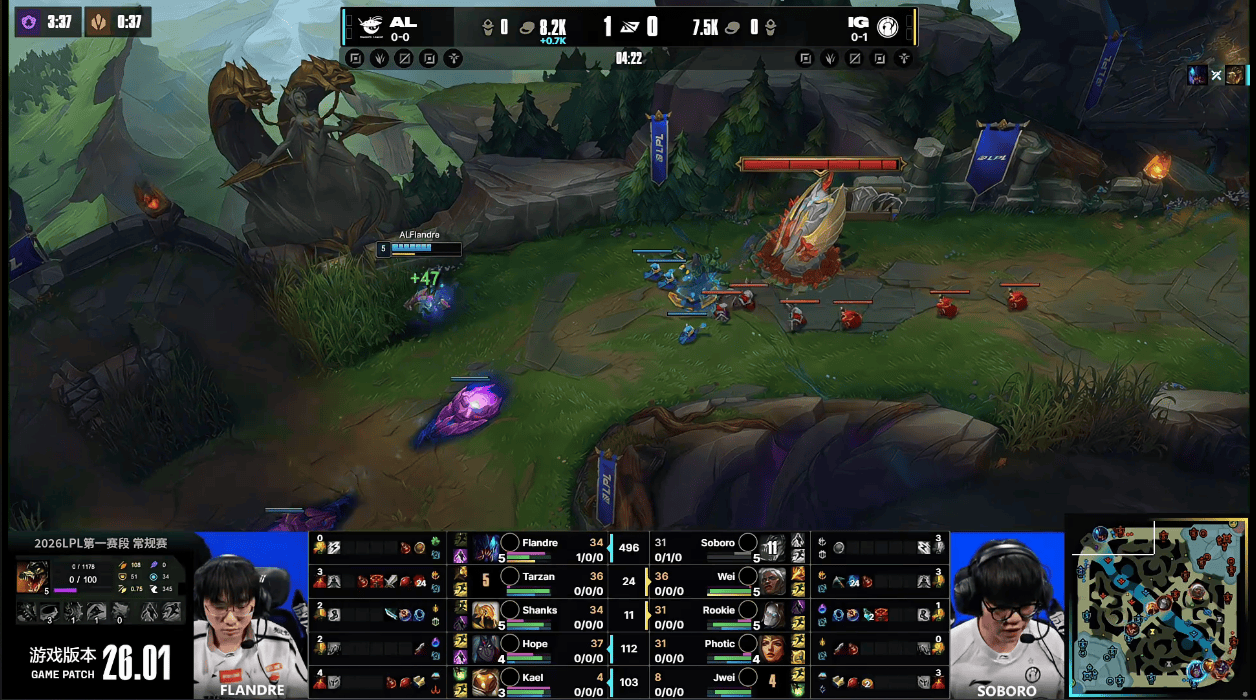Select Jwei's row in the scoreboard

coord(730,682)
